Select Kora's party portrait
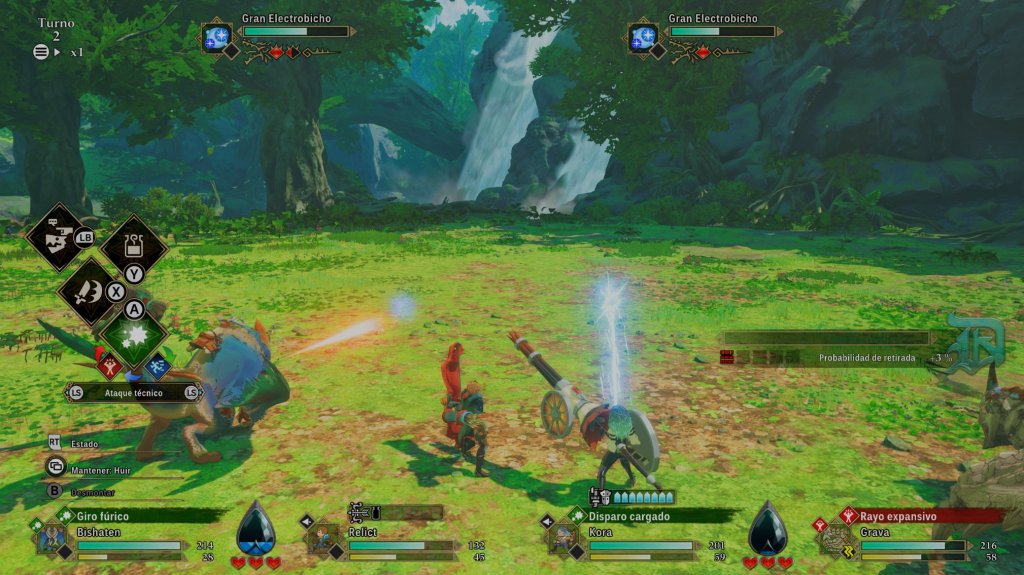This screenshot has width=1024, height=575. (562, 537)
